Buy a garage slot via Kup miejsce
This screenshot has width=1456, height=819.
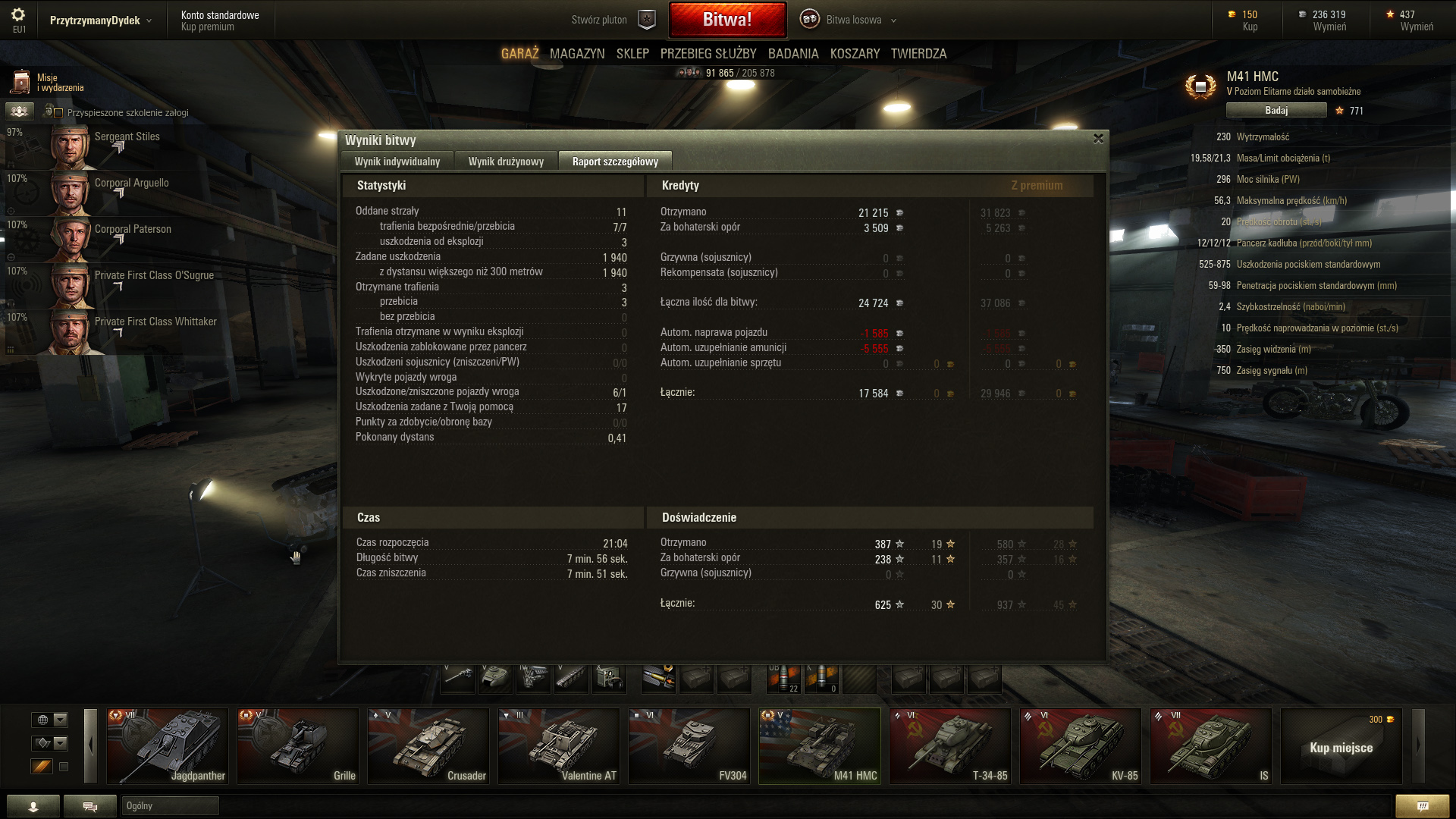pos(1341,747)
